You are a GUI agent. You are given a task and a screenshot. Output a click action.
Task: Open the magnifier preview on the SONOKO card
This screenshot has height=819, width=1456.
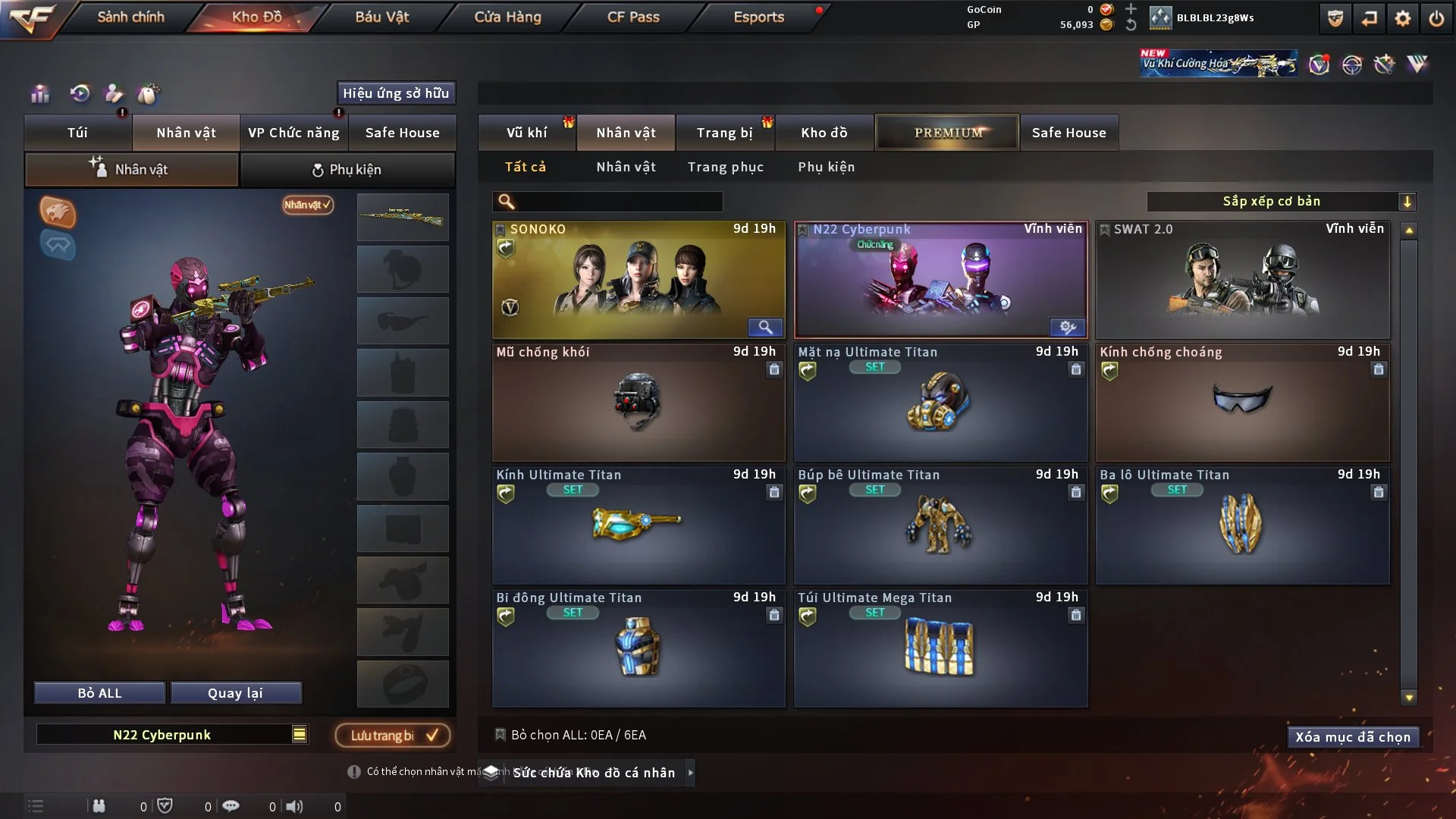[x=765, y=328]
